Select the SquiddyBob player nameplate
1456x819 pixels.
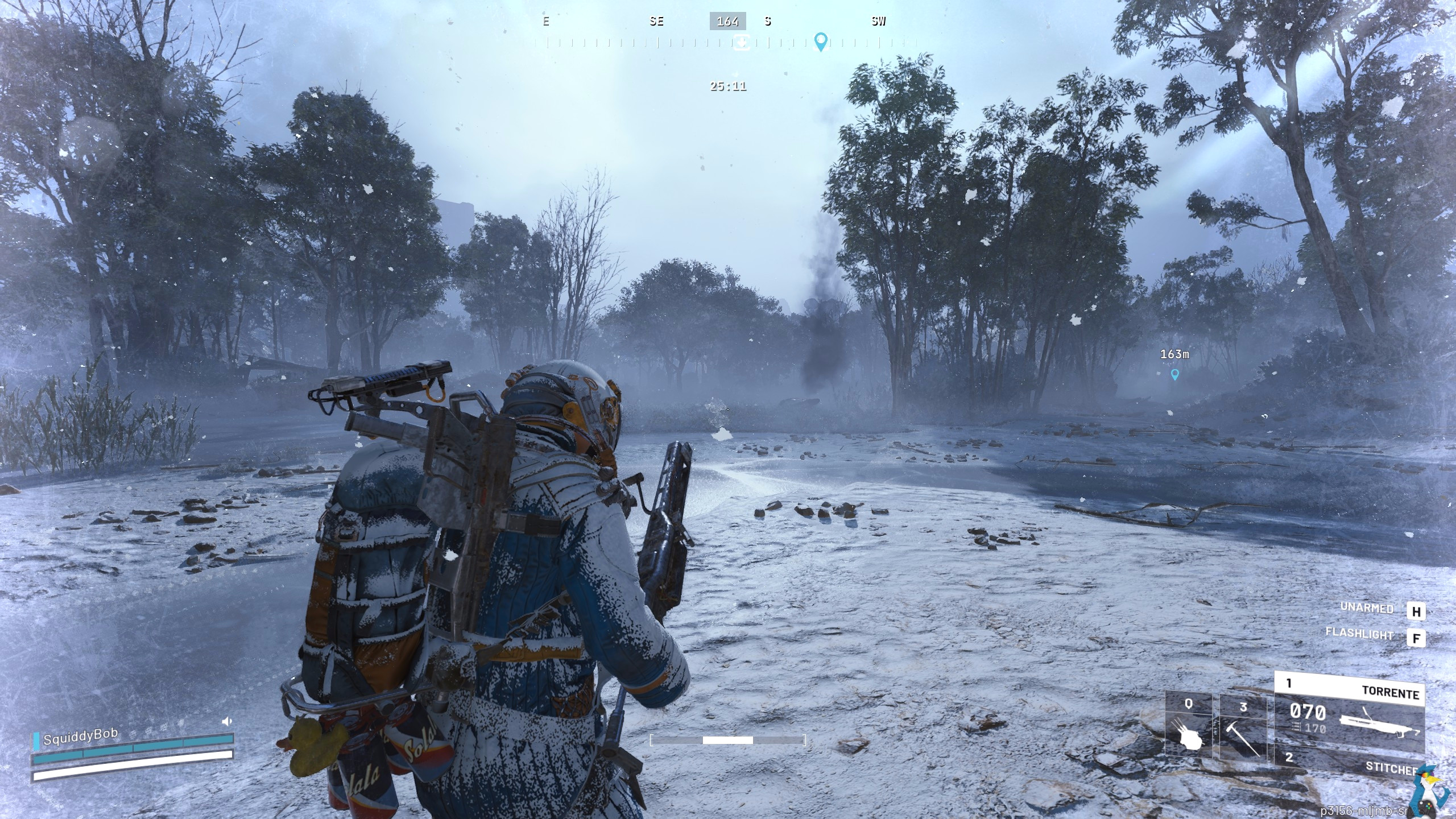[80, 738]
